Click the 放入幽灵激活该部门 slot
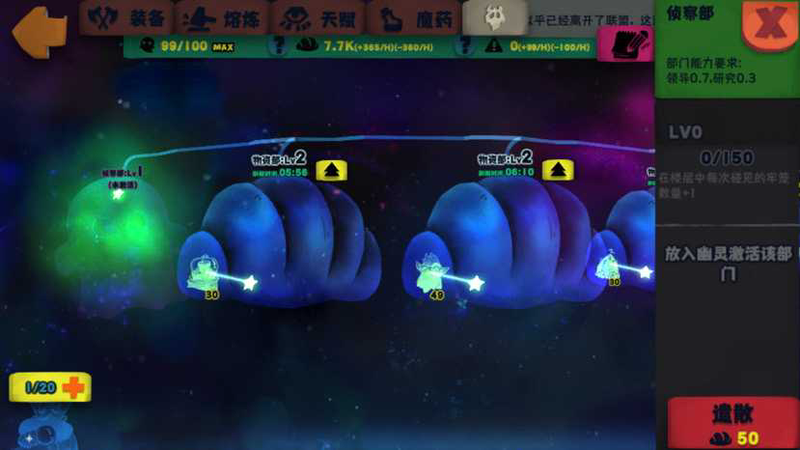The height and width of the screenshot is (450, 800). pyautogui.click(x=727, y=265)
